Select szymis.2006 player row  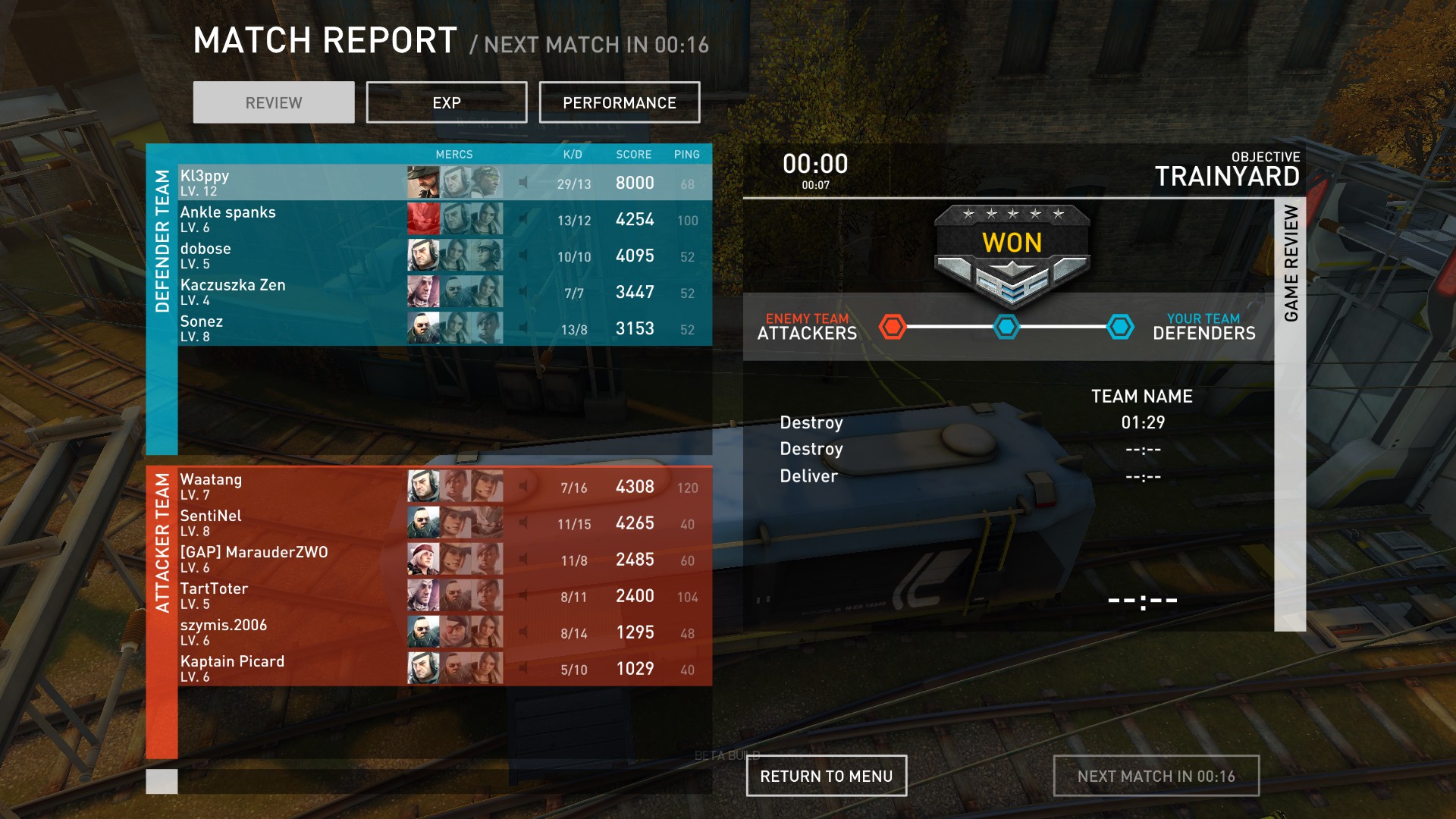pyautogui.click(x=288, y=632)
